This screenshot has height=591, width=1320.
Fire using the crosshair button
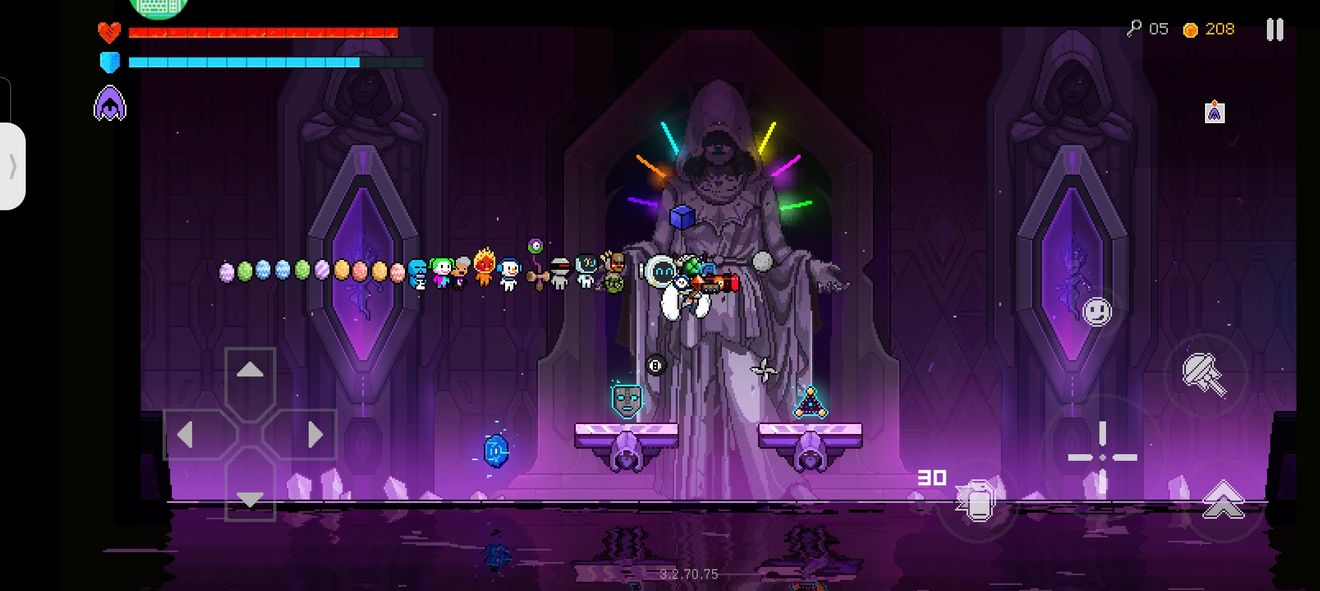pos(1102,457)
